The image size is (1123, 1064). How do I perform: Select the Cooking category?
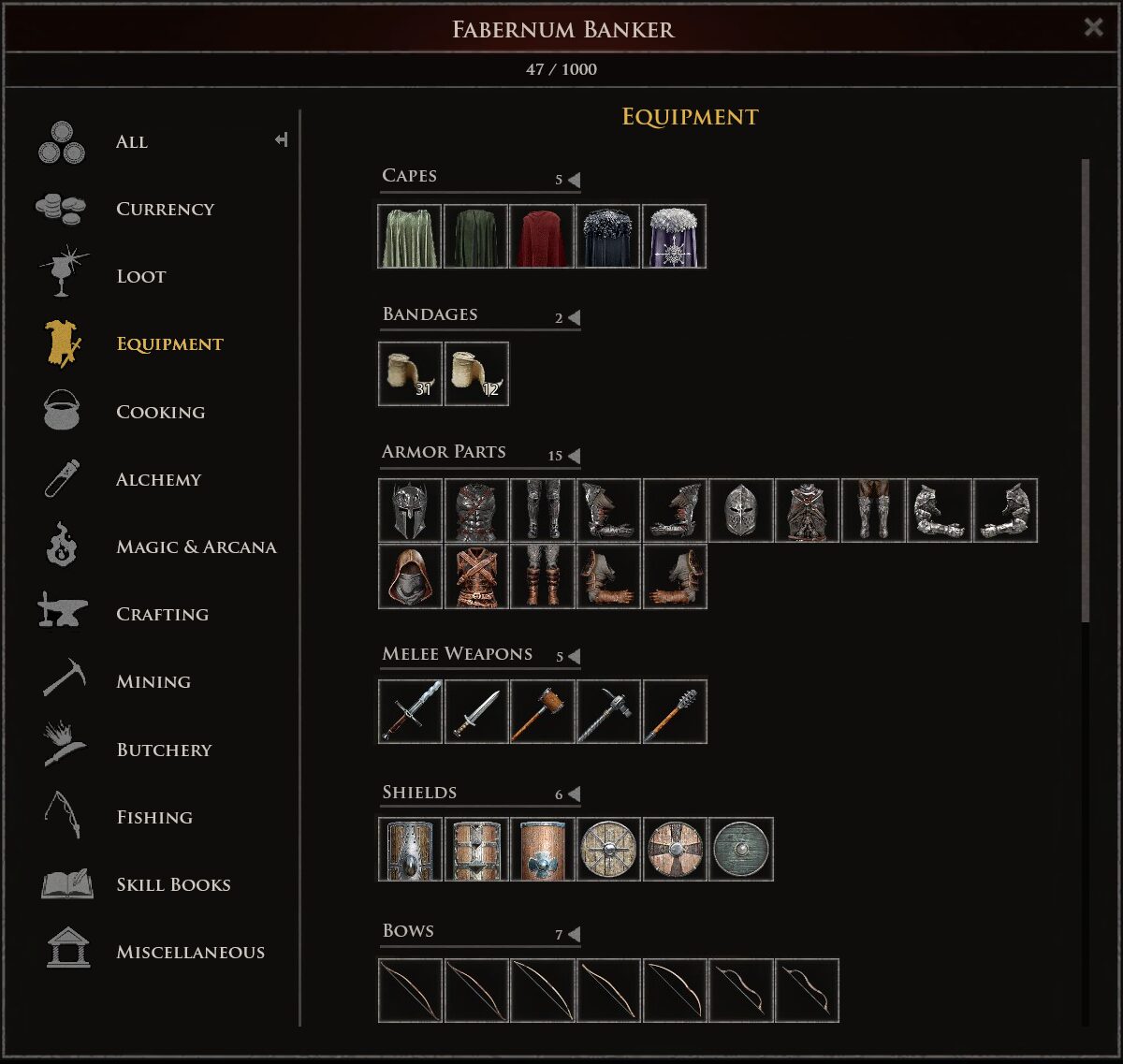(x=160, y=413)
